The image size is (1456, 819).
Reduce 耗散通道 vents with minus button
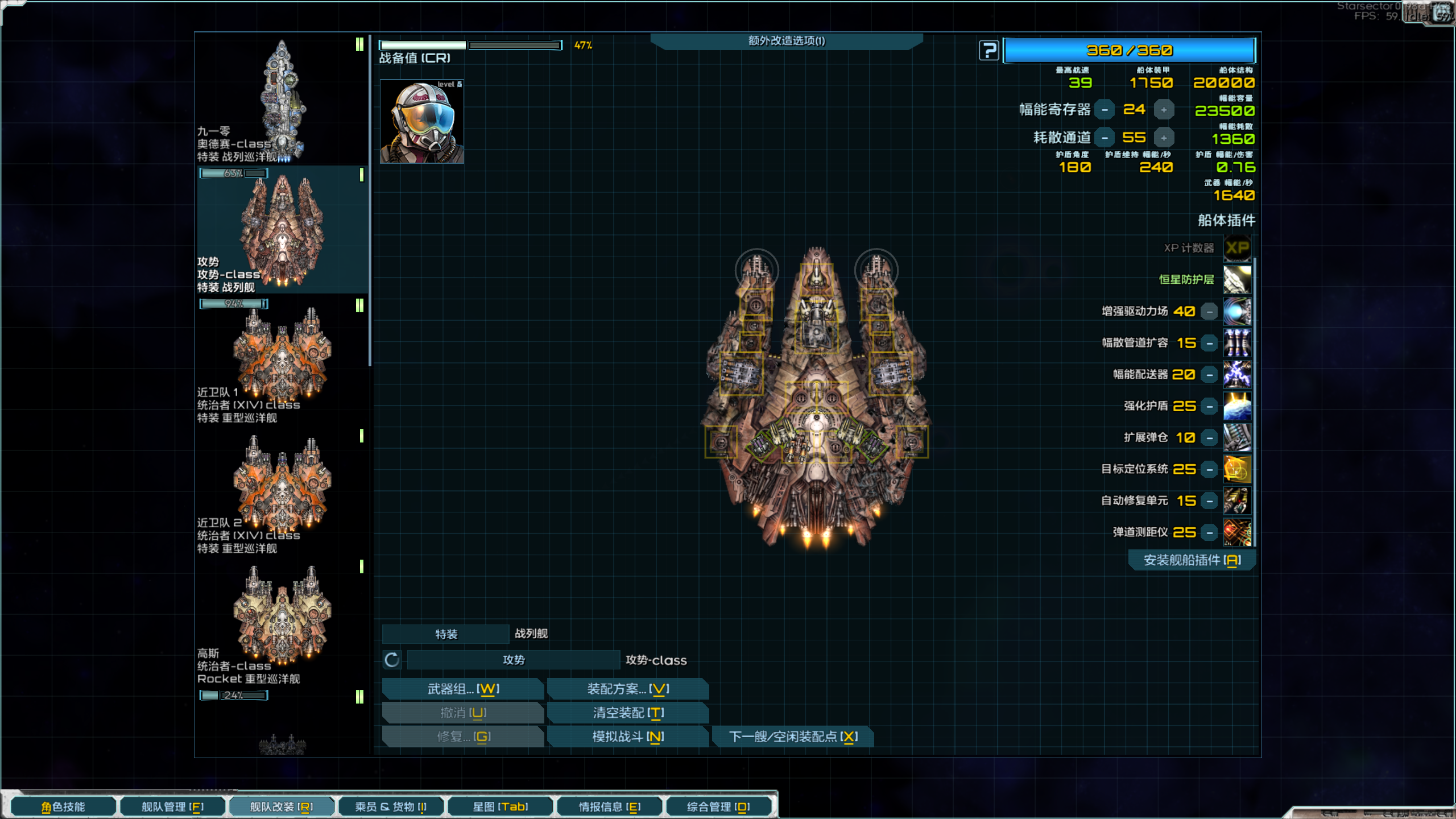tap(1105, 138)
